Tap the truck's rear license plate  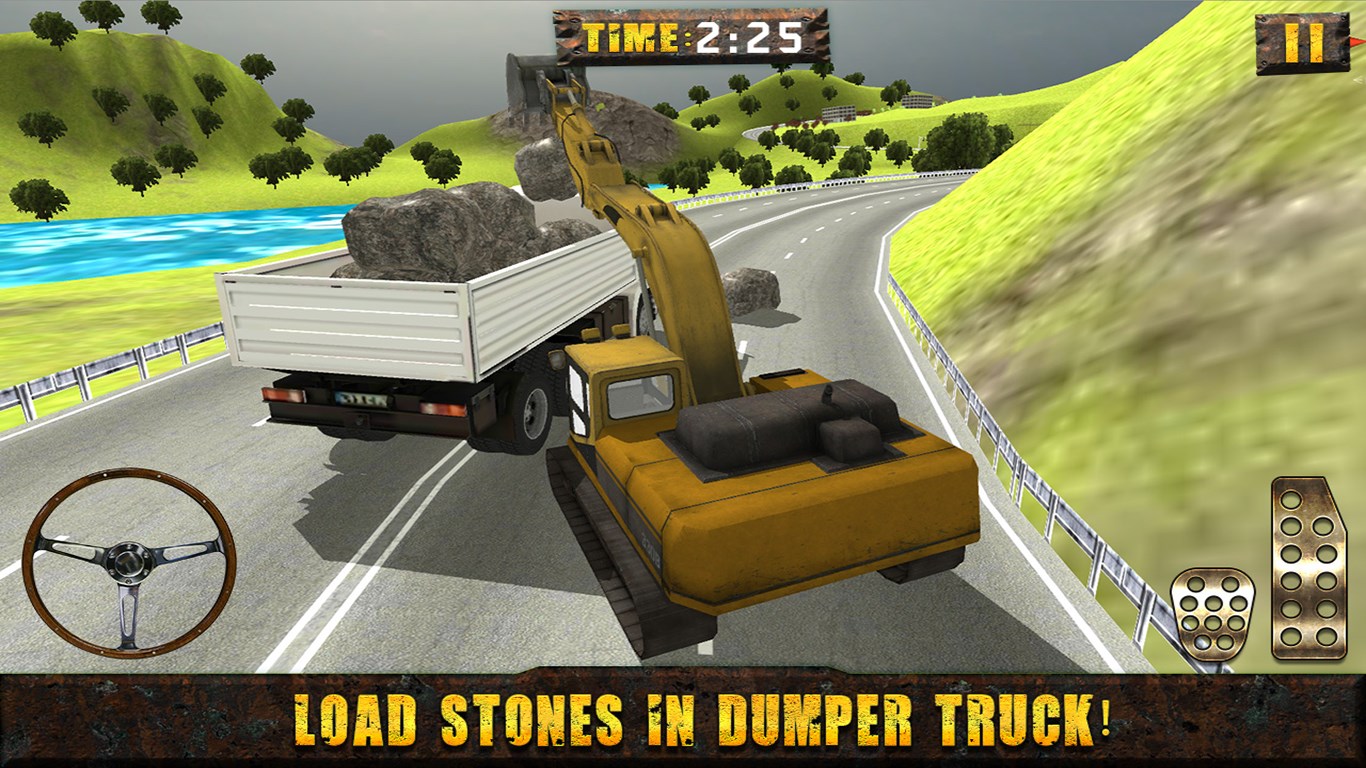pos(363,398)
